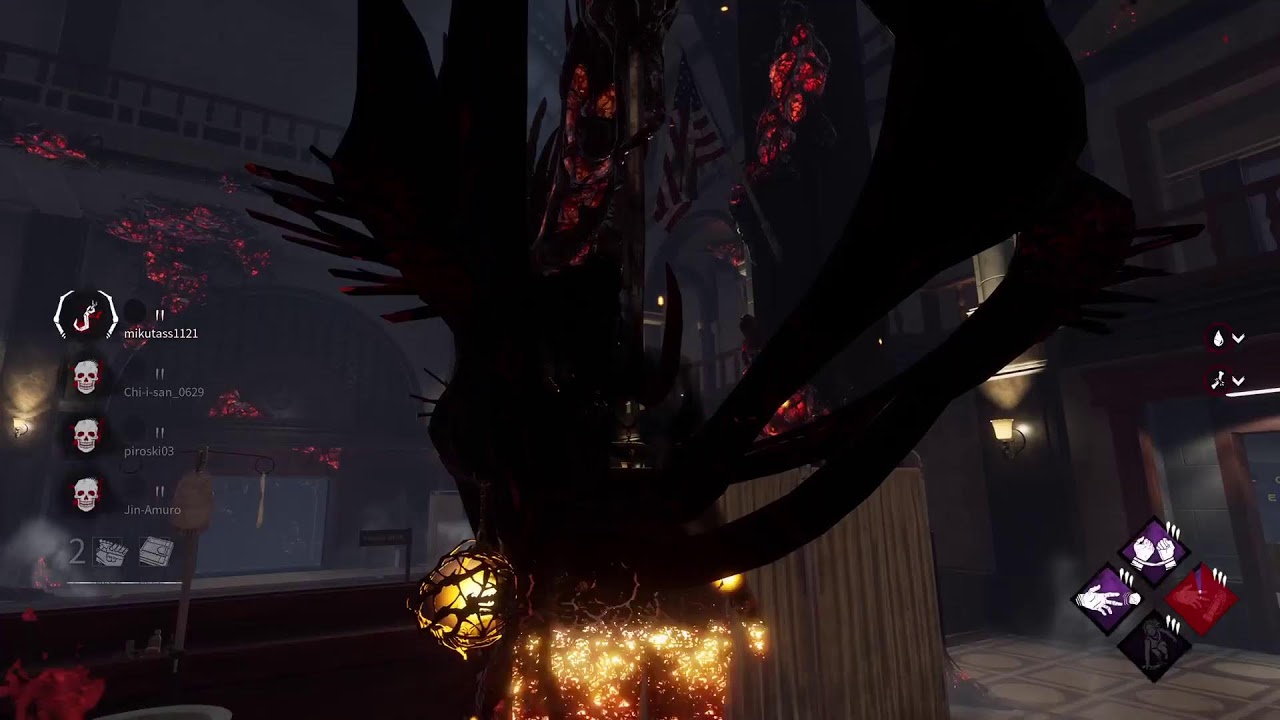The height and width of the screenshot is (720, 1280).
Task: Click the dark crouching figure perk
Action: [x=1154, y=645]
